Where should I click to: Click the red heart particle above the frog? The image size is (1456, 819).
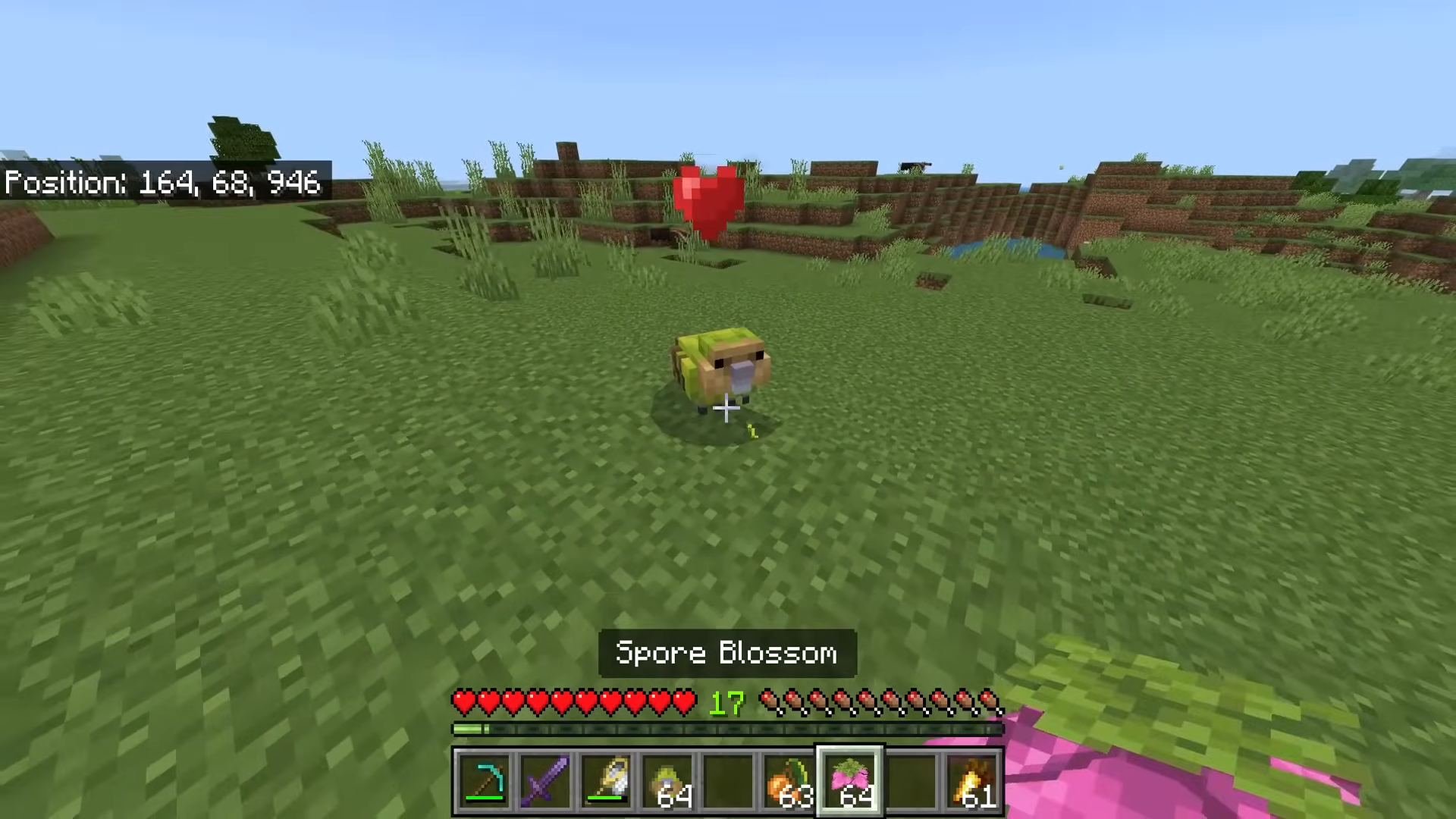[705, 199]
